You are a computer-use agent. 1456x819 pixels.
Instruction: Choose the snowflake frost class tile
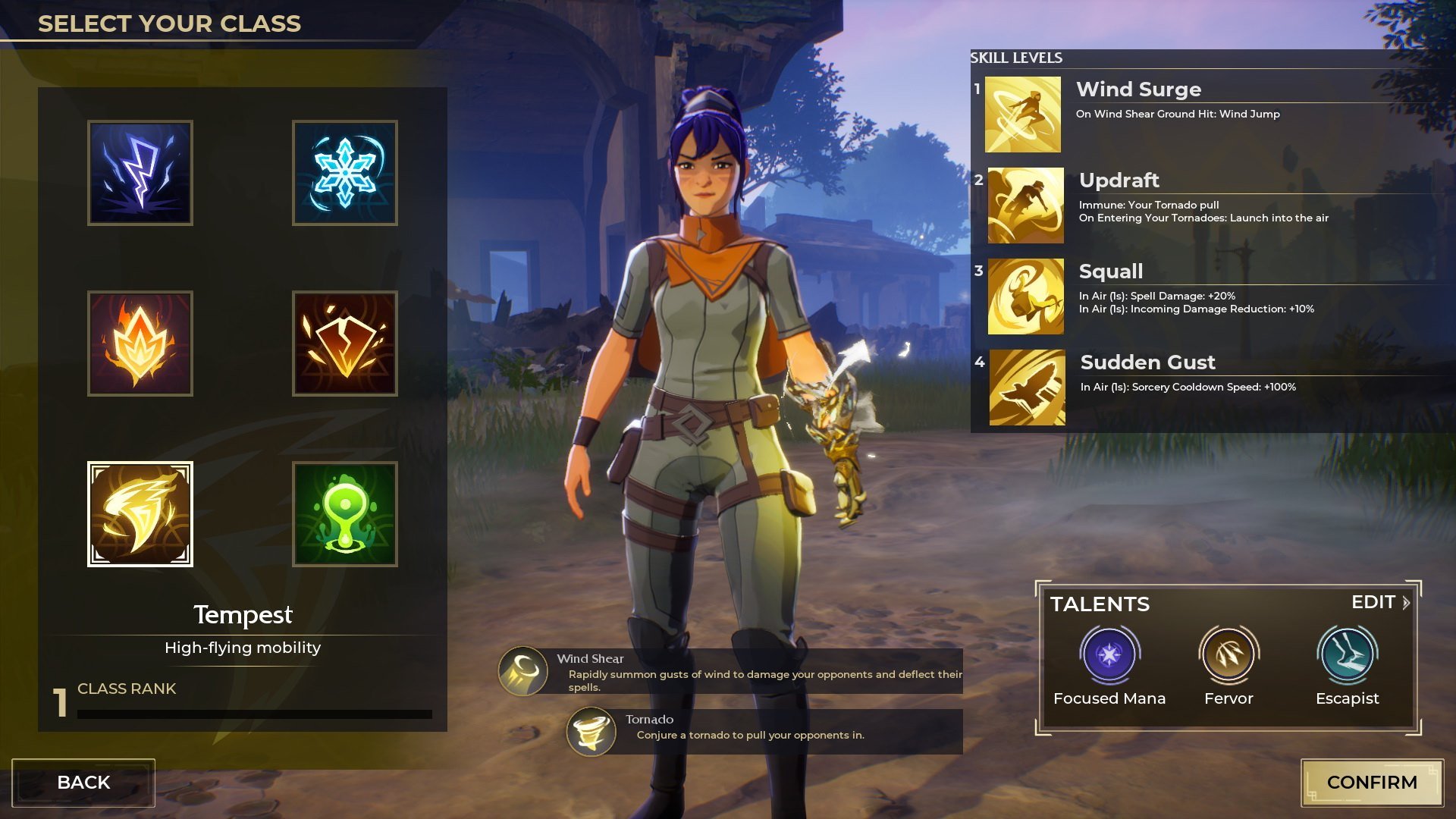(x=345, y=173)
